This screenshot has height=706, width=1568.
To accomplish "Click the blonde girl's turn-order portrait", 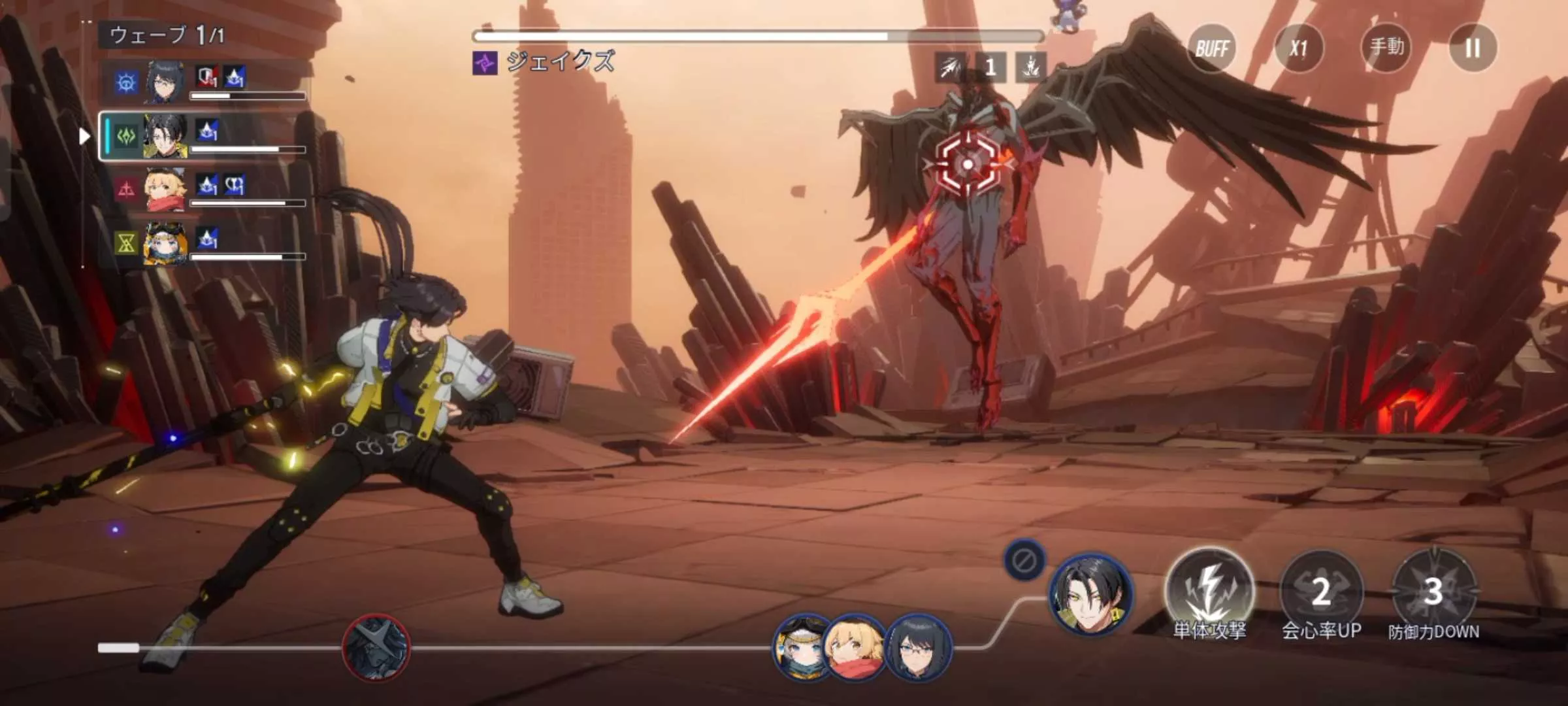I will [x=854, y=647].
